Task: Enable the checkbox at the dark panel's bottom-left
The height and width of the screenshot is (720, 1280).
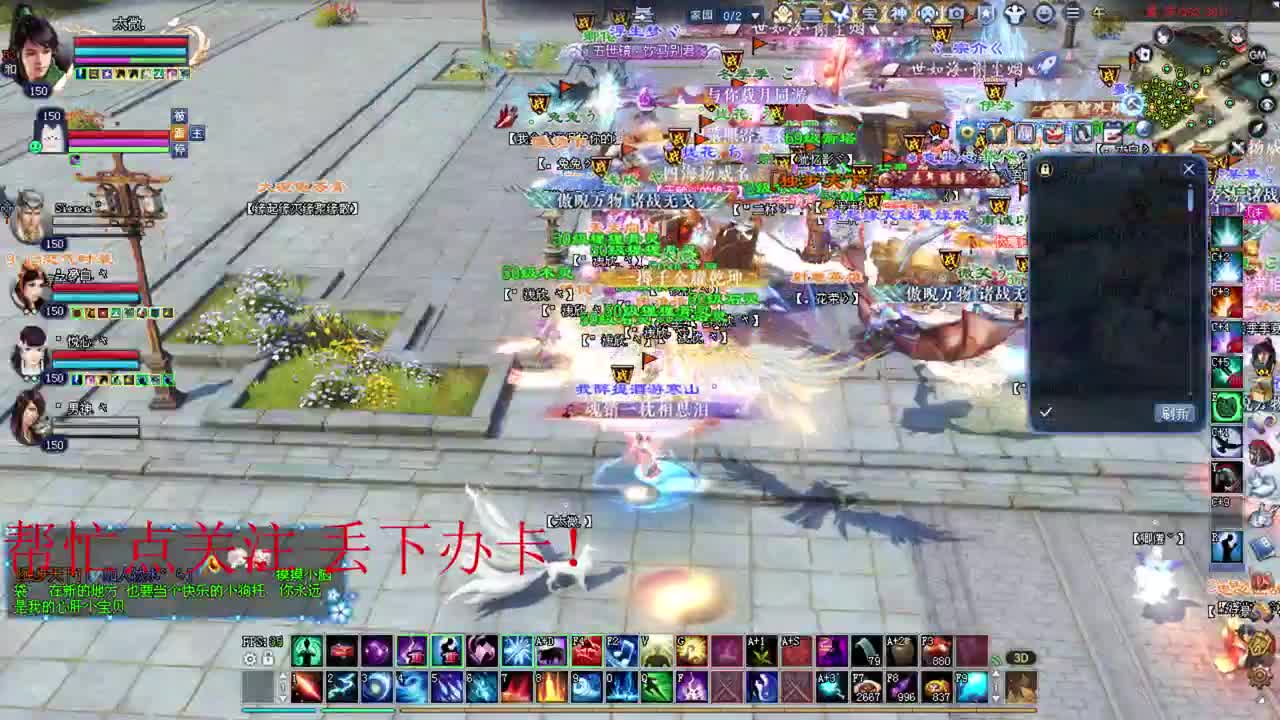Action: click(1046, 413)
